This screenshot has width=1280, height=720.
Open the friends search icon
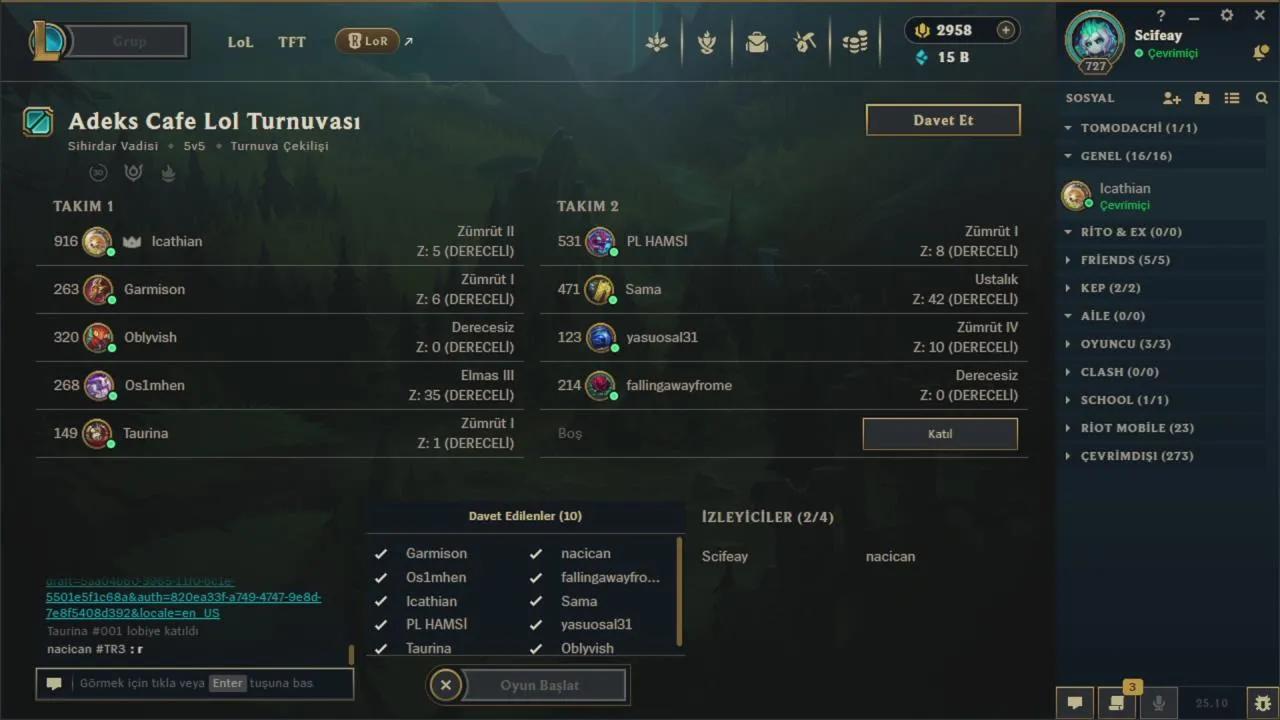(x=1262, y=97)
